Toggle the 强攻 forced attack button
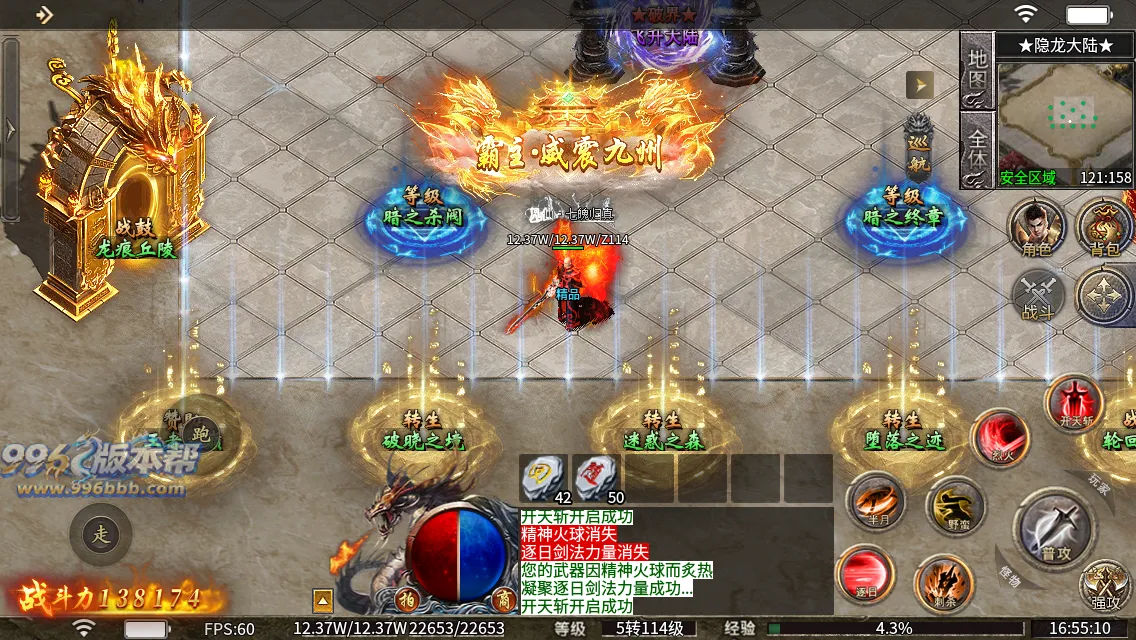 pyautogui.click(x=1106, y=588)
